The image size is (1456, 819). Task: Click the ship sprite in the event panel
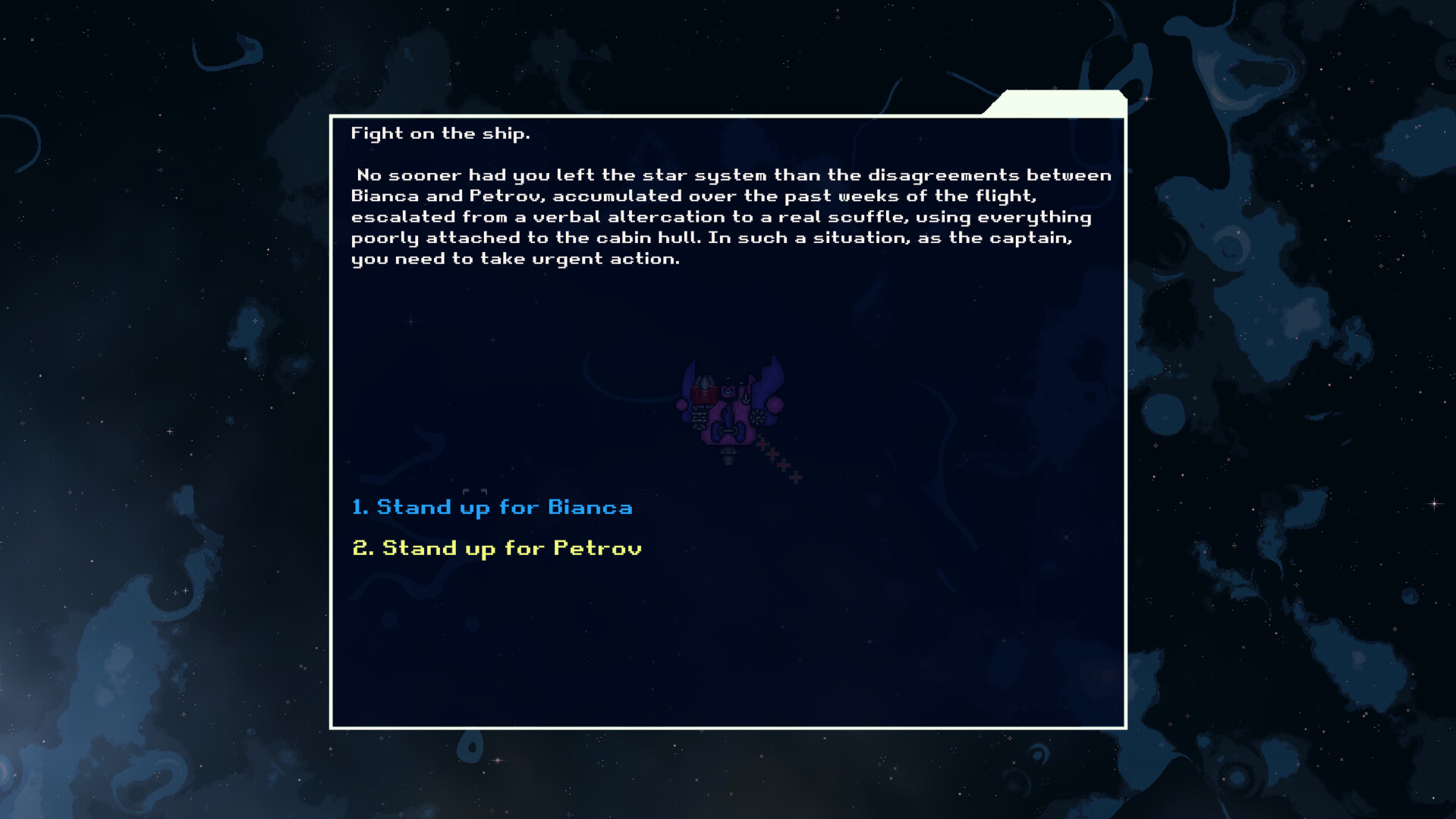(728, 410)
